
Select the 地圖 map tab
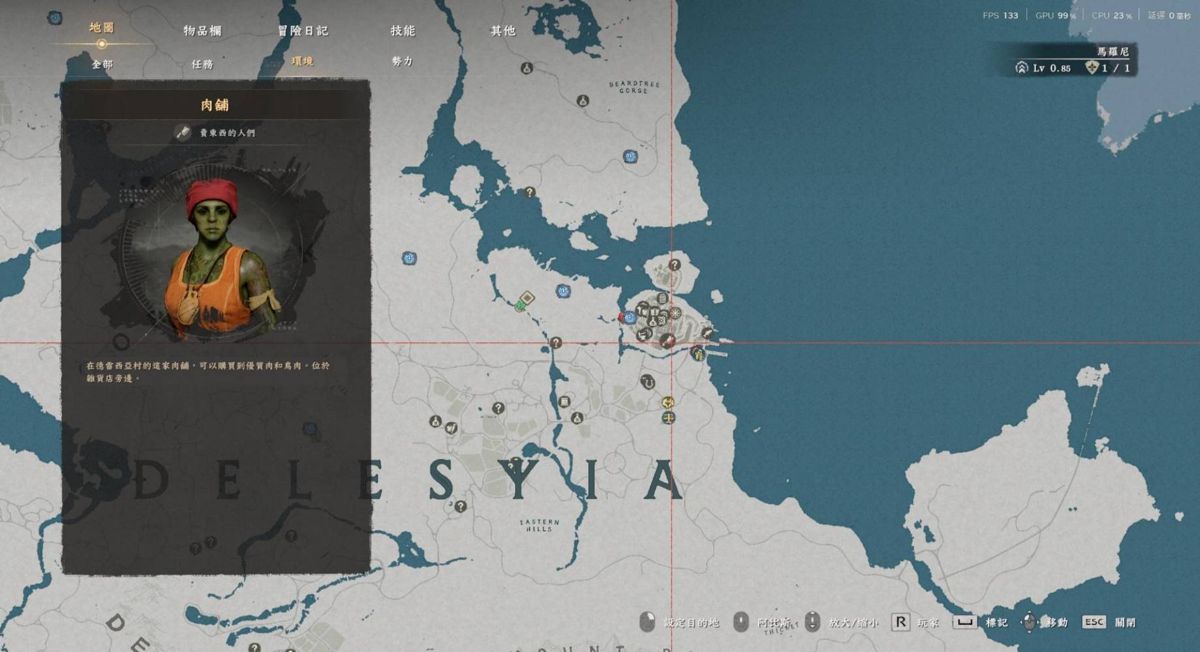pyautogui.click(x=101, y=28)
